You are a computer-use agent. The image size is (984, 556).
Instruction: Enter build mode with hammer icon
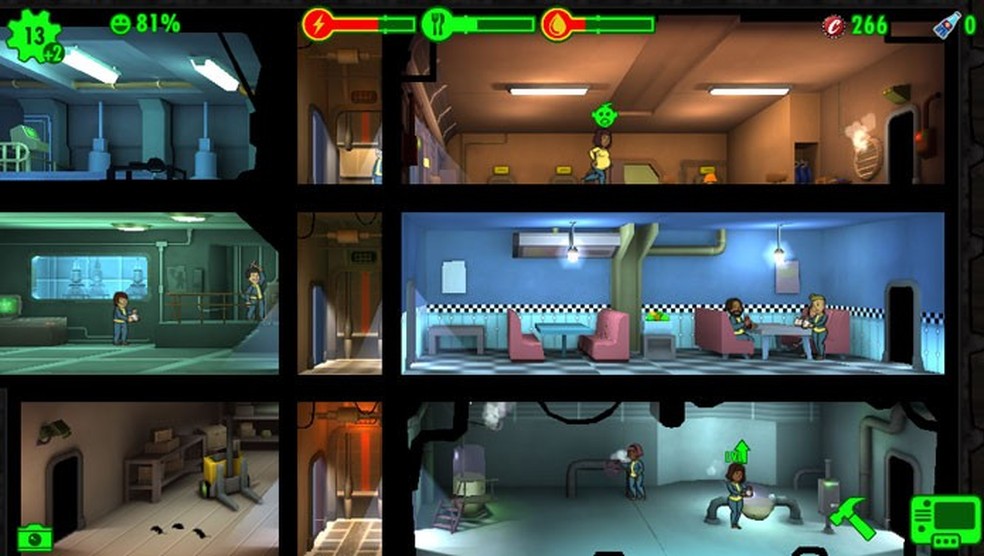pyautogui.click(x=852, y=520)
